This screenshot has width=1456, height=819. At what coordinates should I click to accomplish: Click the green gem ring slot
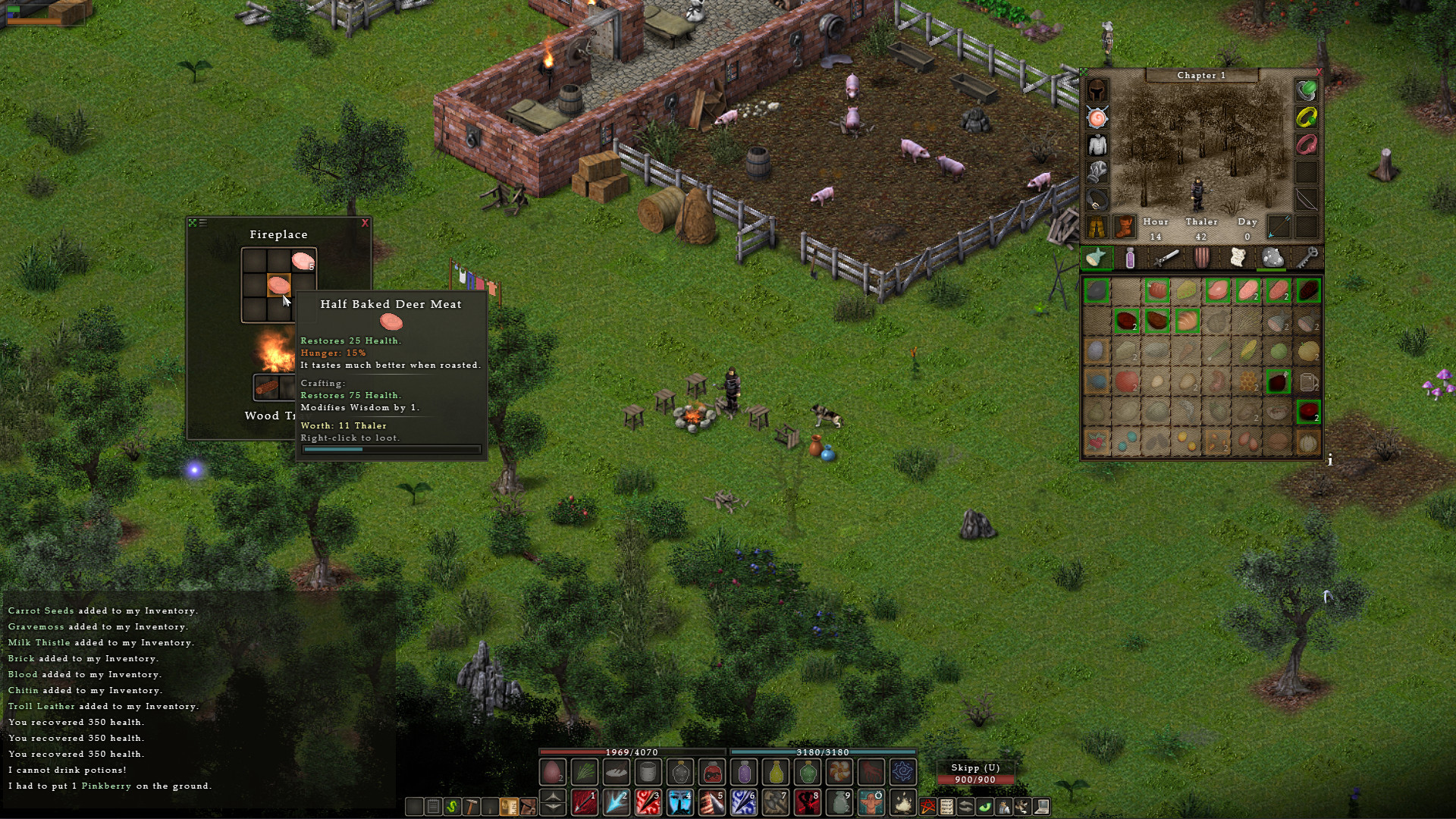(1306, 91)
